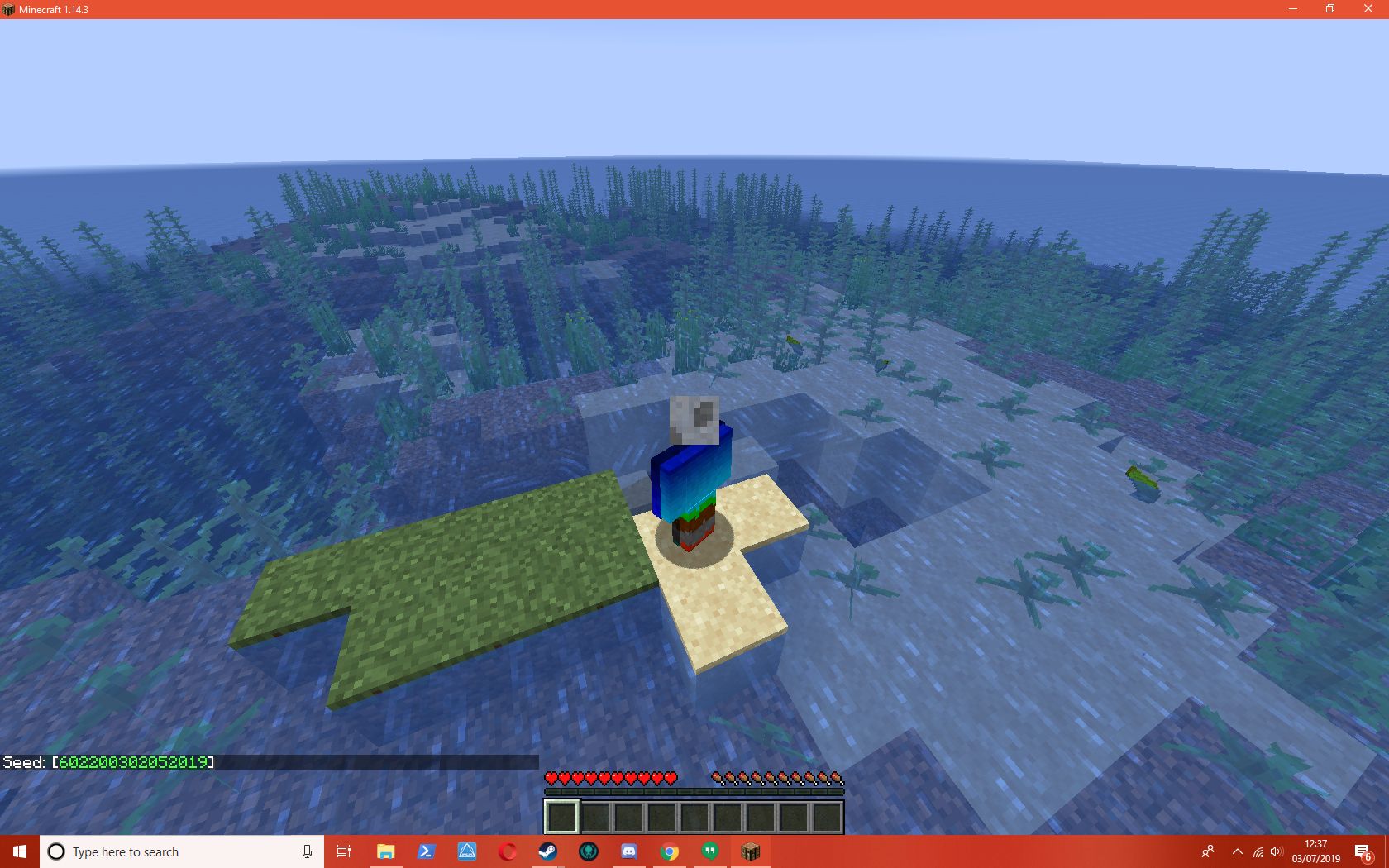Click the 'Type here to search' field
Screen dimensions: 1389x868
click(x=165, y=851)
